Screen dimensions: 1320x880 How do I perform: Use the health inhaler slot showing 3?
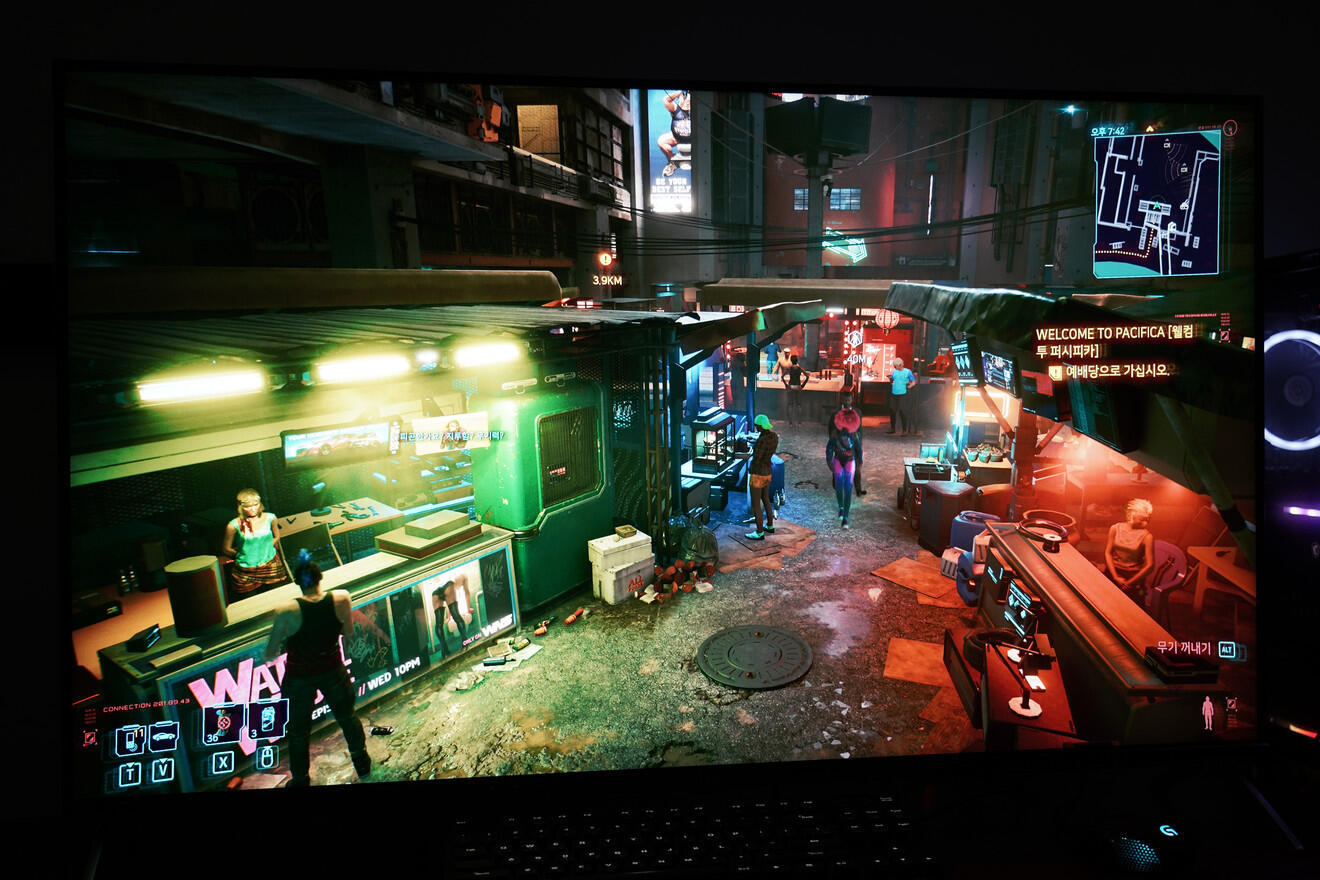266,719
